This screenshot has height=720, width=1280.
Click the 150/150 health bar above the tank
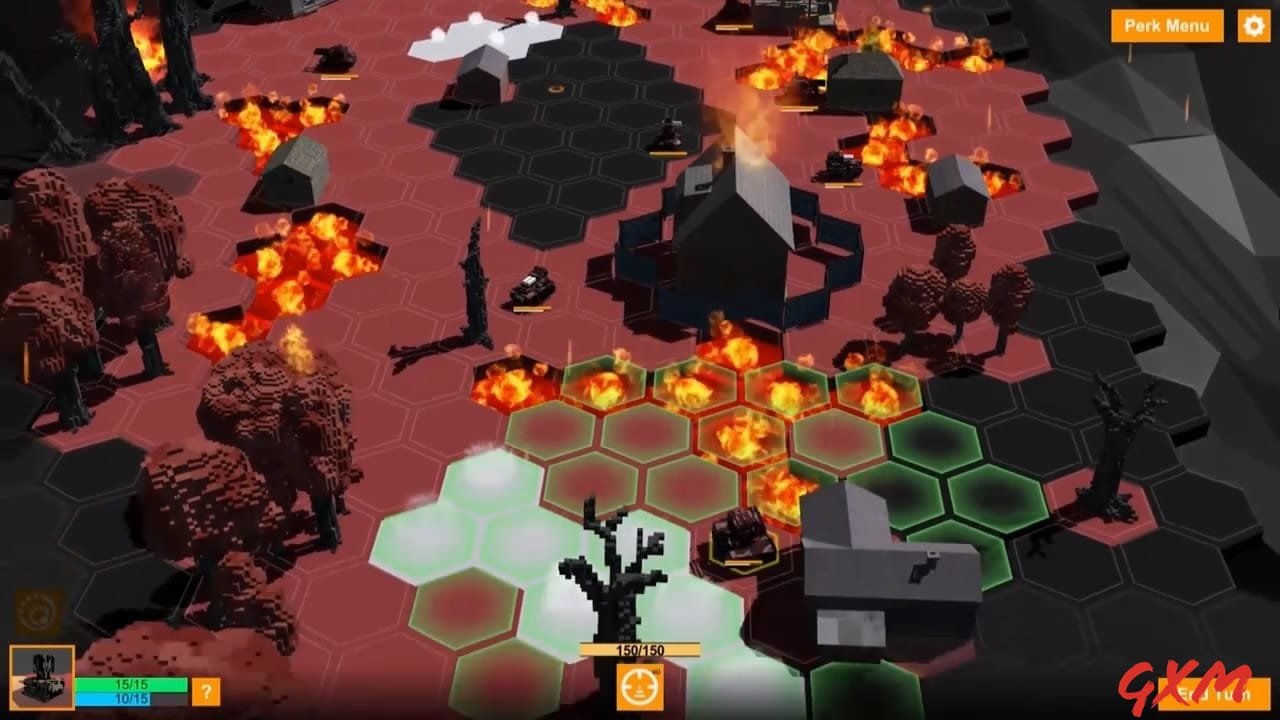[639, 647]
